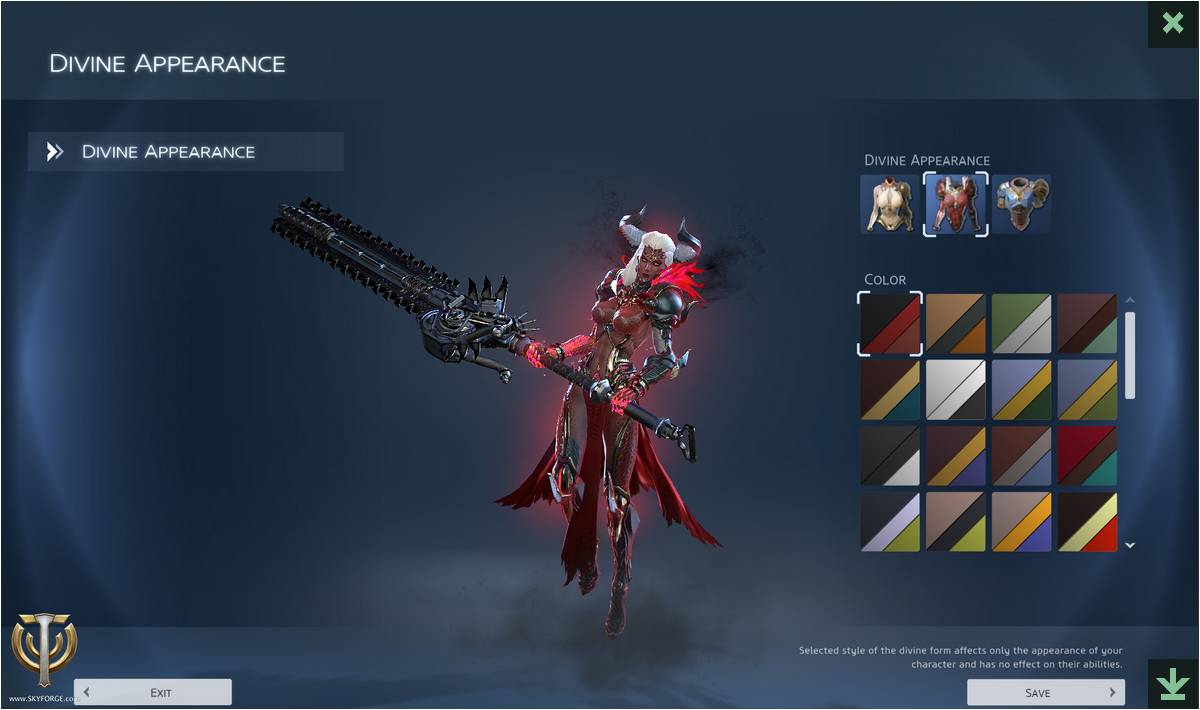Choose the red demonic armor appearance
Image resolution: width=1200 pixels, height=710 pixels.
[x=955, y=204]
